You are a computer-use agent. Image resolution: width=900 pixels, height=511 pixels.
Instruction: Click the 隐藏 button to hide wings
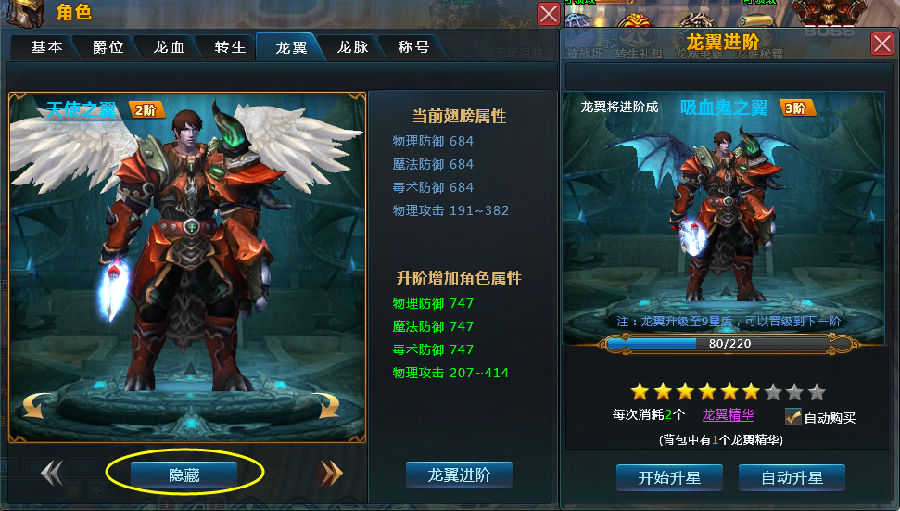(184, 475)
